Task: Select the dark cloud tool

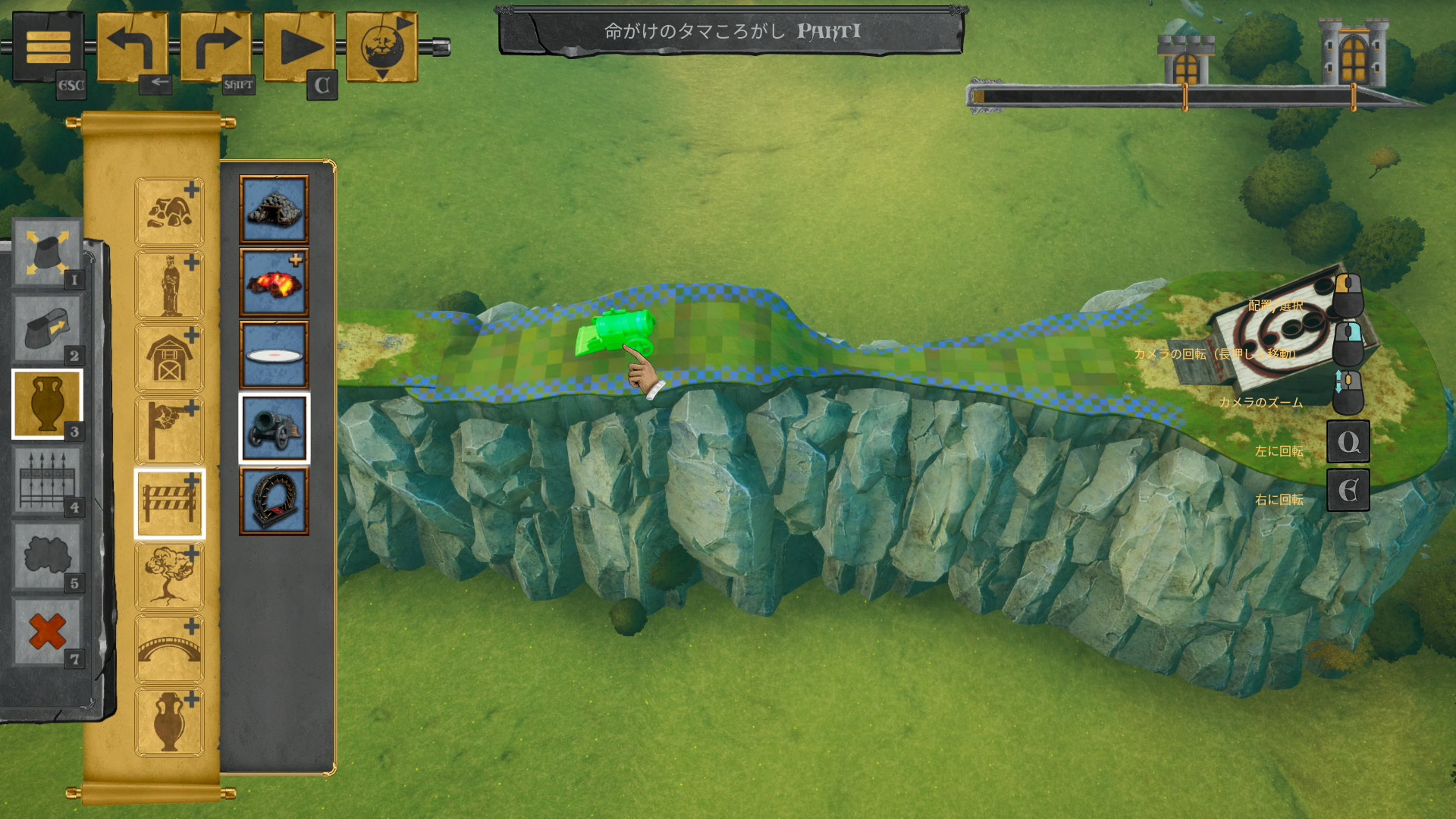Action: point(47,556)
